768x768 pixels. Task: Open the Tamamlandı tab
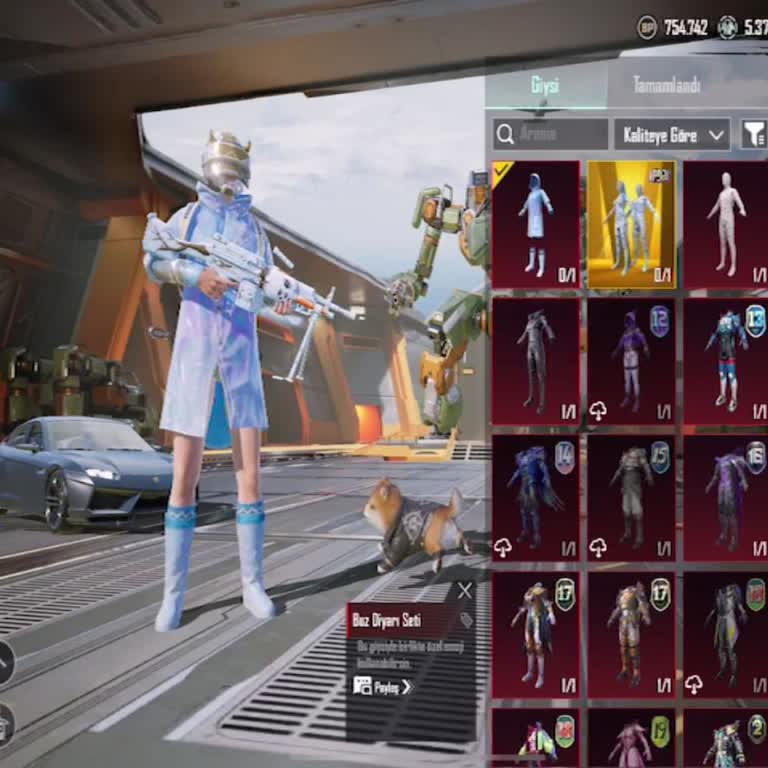[668, 85]
